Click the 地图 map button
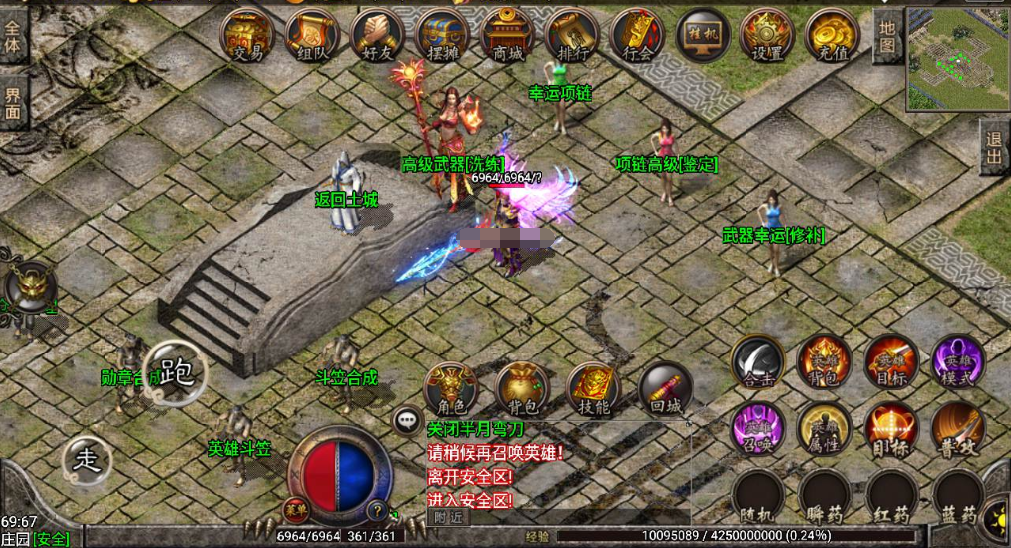Image resolution: width=1011 pixels, height=548 pixels. [887, 37]
